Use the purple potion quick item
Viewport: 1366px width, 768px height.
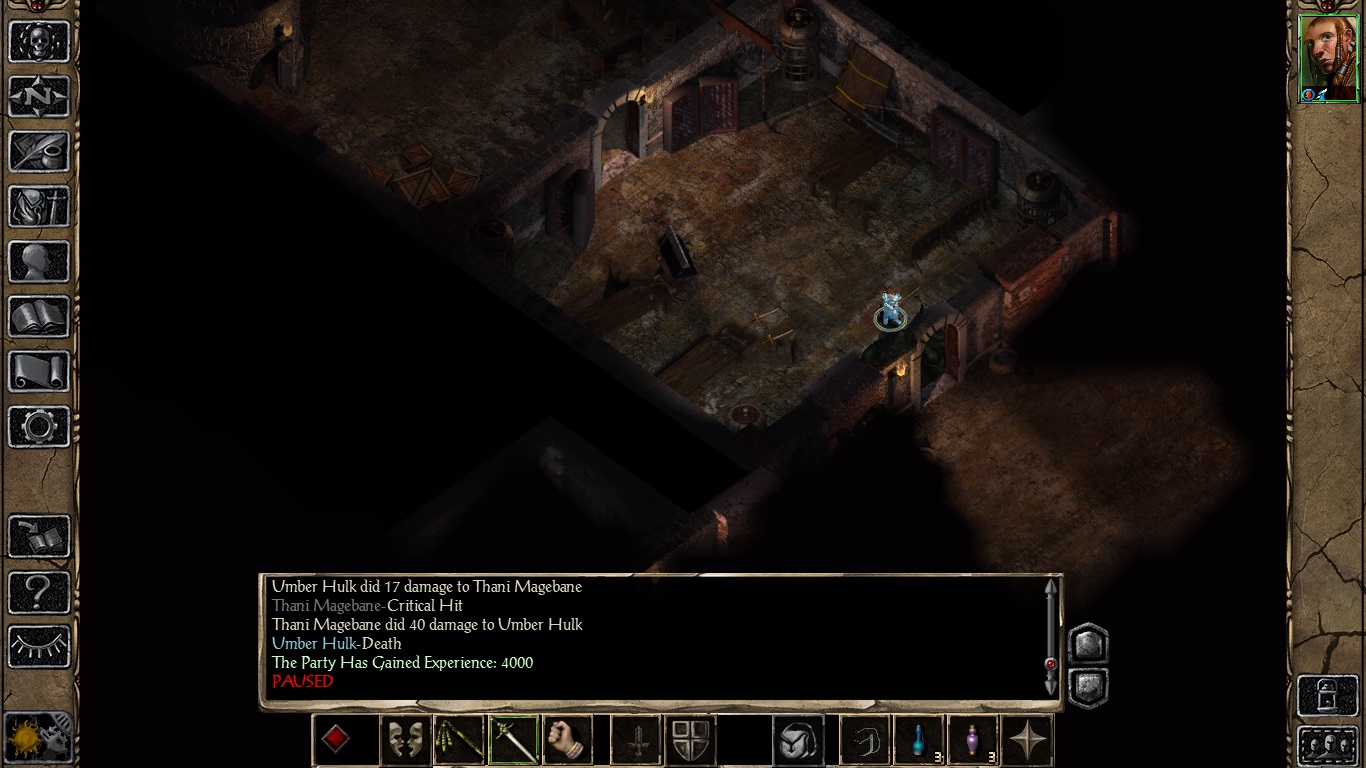coord(973,741)
